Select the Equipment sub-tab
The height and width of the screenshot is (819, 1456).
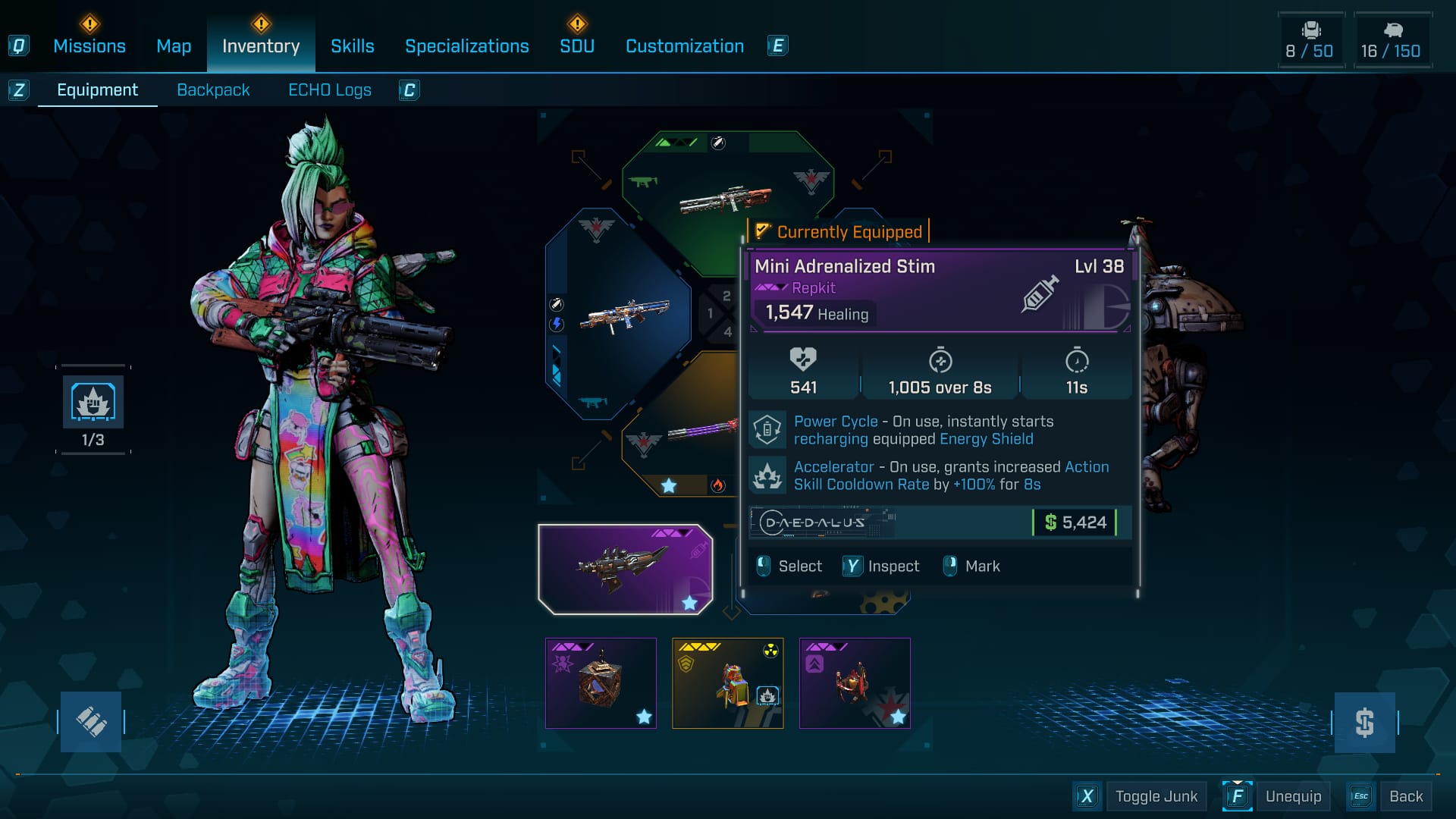pyautogui.click(x=97, y=90)
